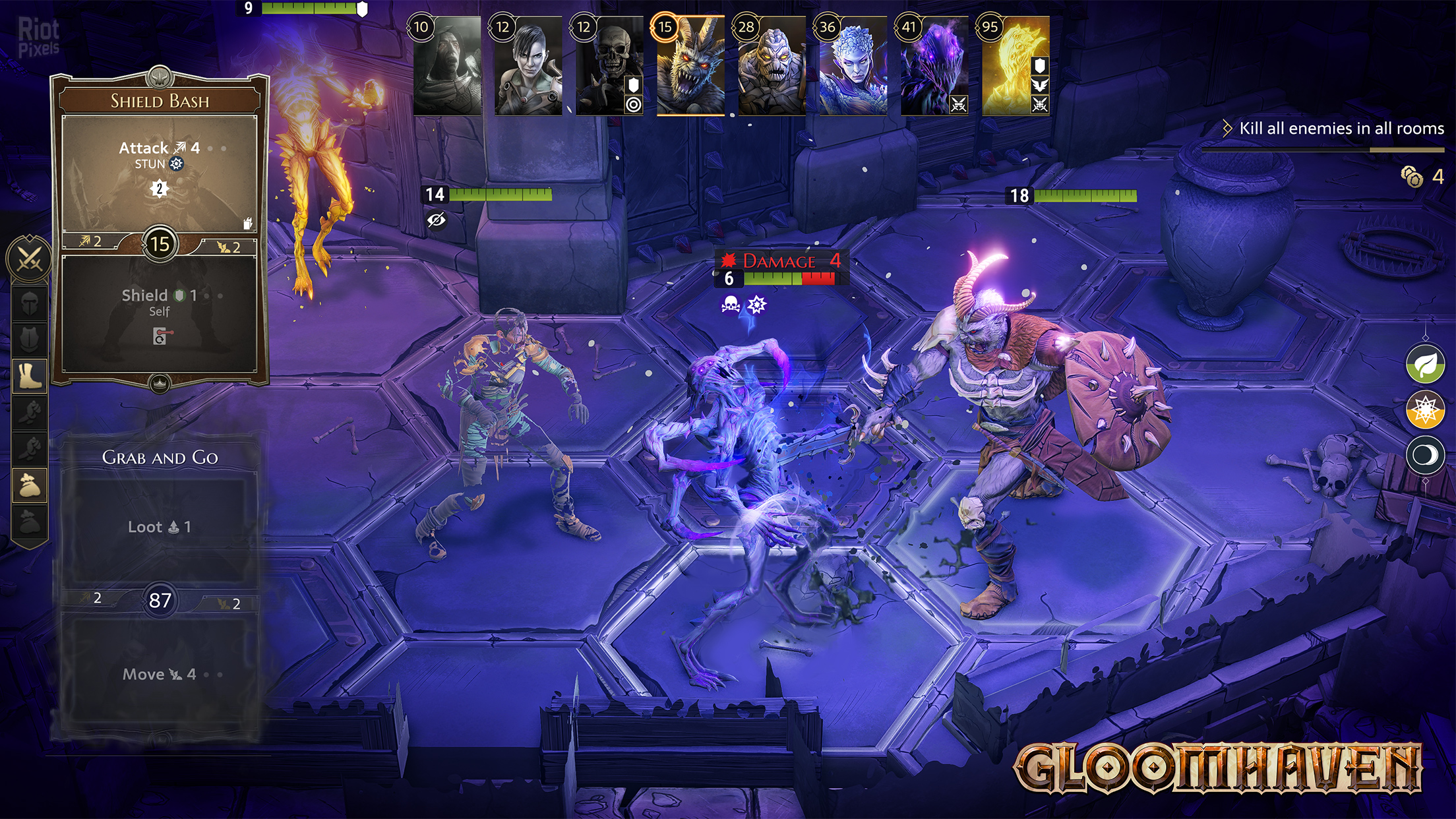This screenshot has width=1456, height=819.
Task: Inspect the Dark eclipse element icon
Action: click(1425, 455)
